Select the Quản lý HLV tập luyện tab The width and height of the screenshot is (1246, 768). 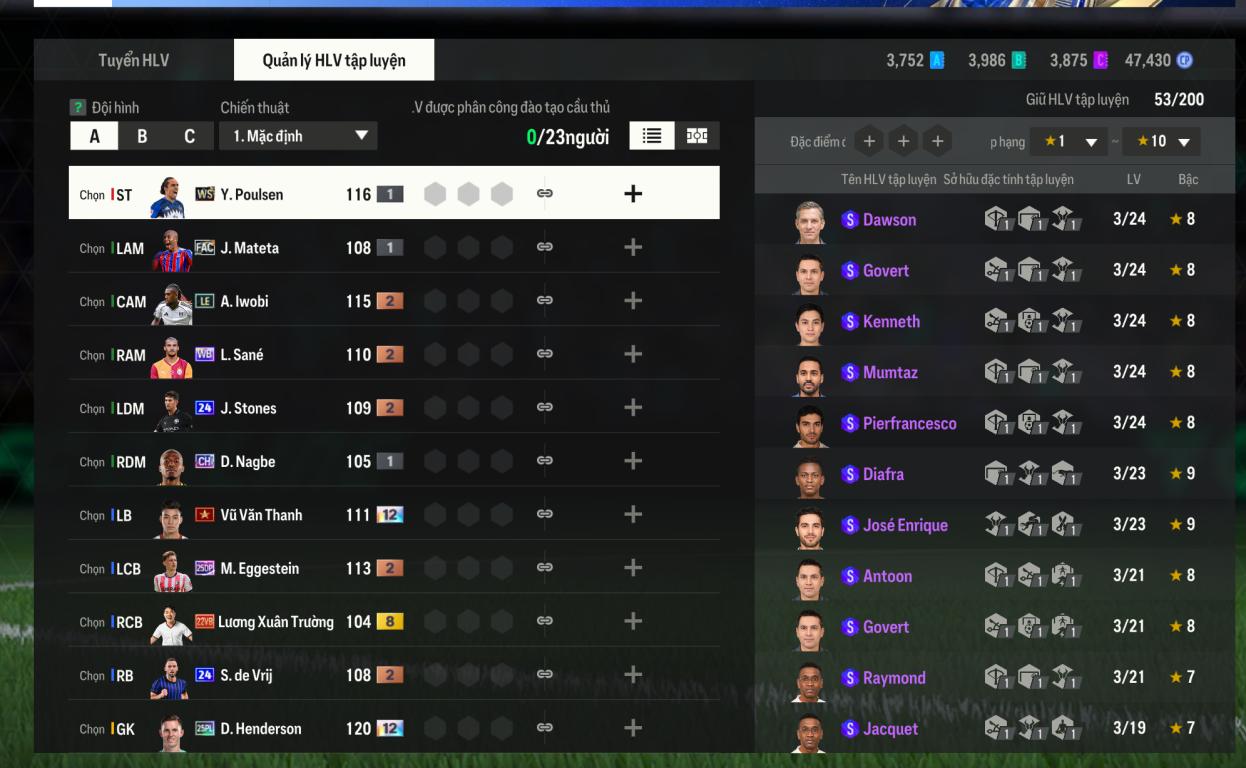click(334, 60)
